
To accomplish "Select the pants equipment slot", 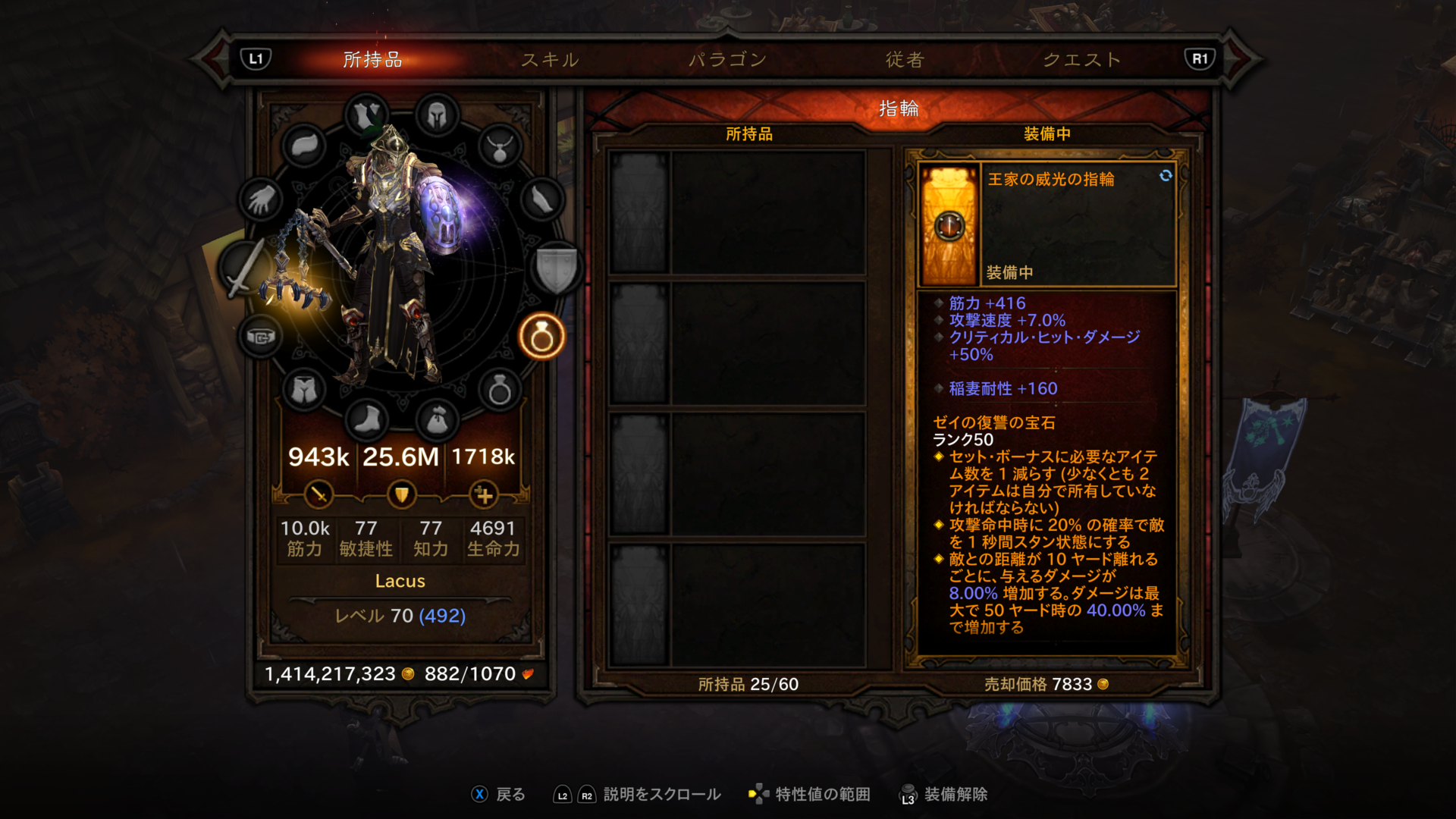I will click(304, 390).
